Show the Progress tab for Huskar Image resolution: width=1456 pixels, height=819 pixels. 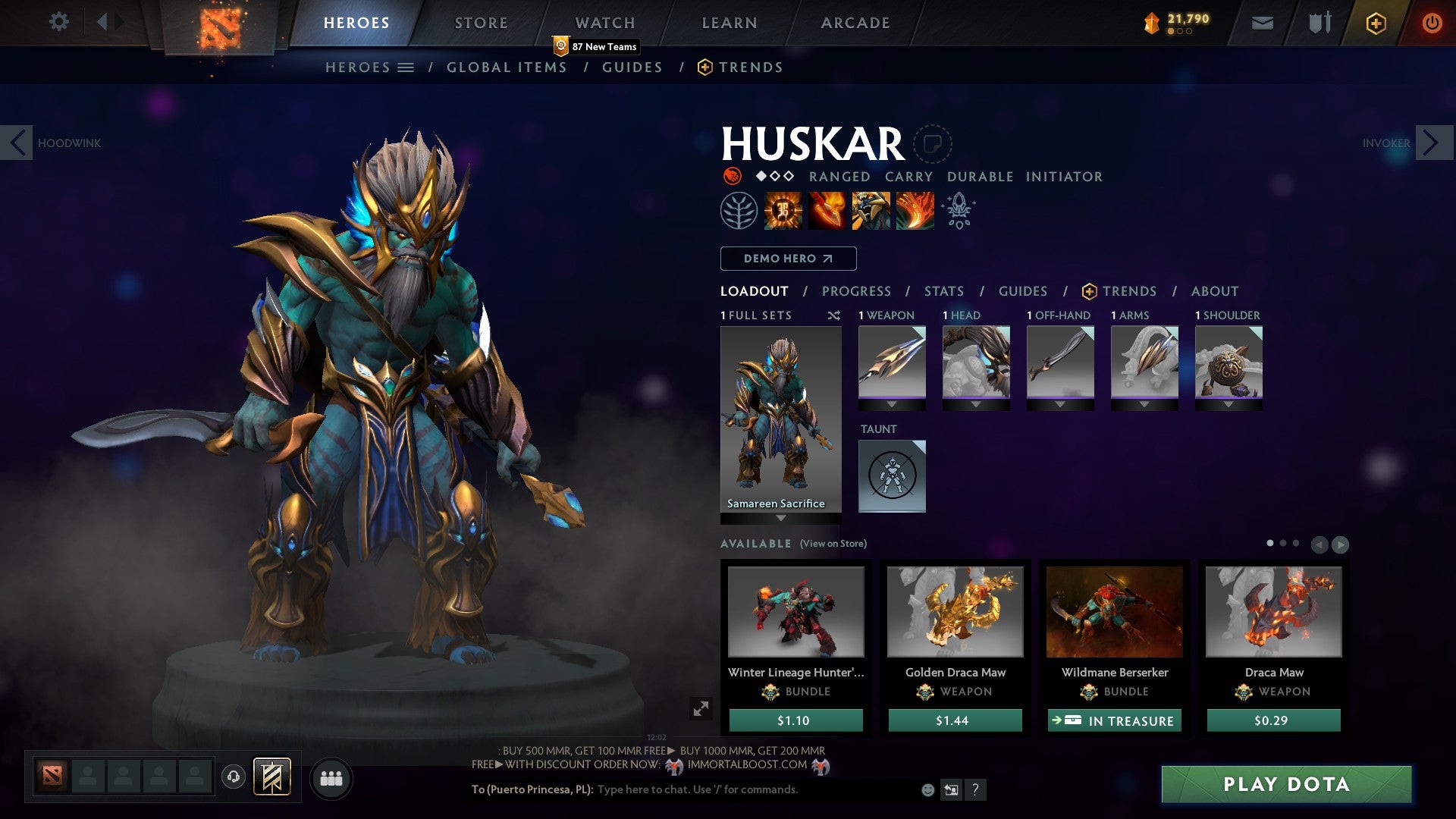pyautogui.click(x=856, y=291)
